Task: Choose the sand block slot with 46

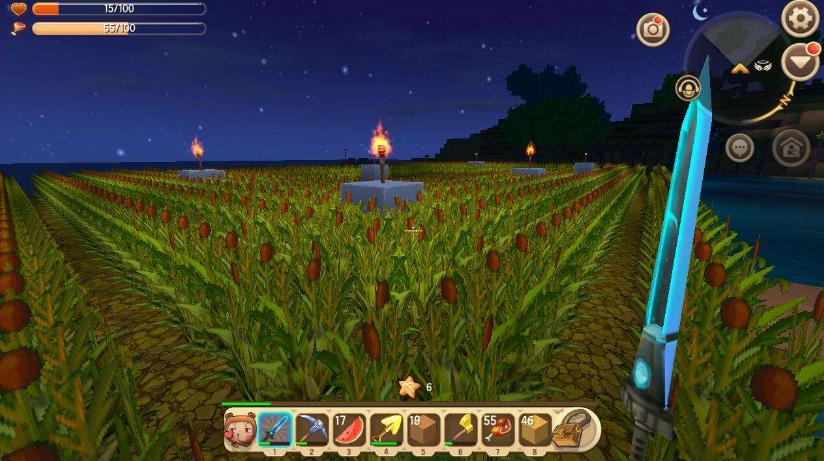Action: tap(534, 430)
